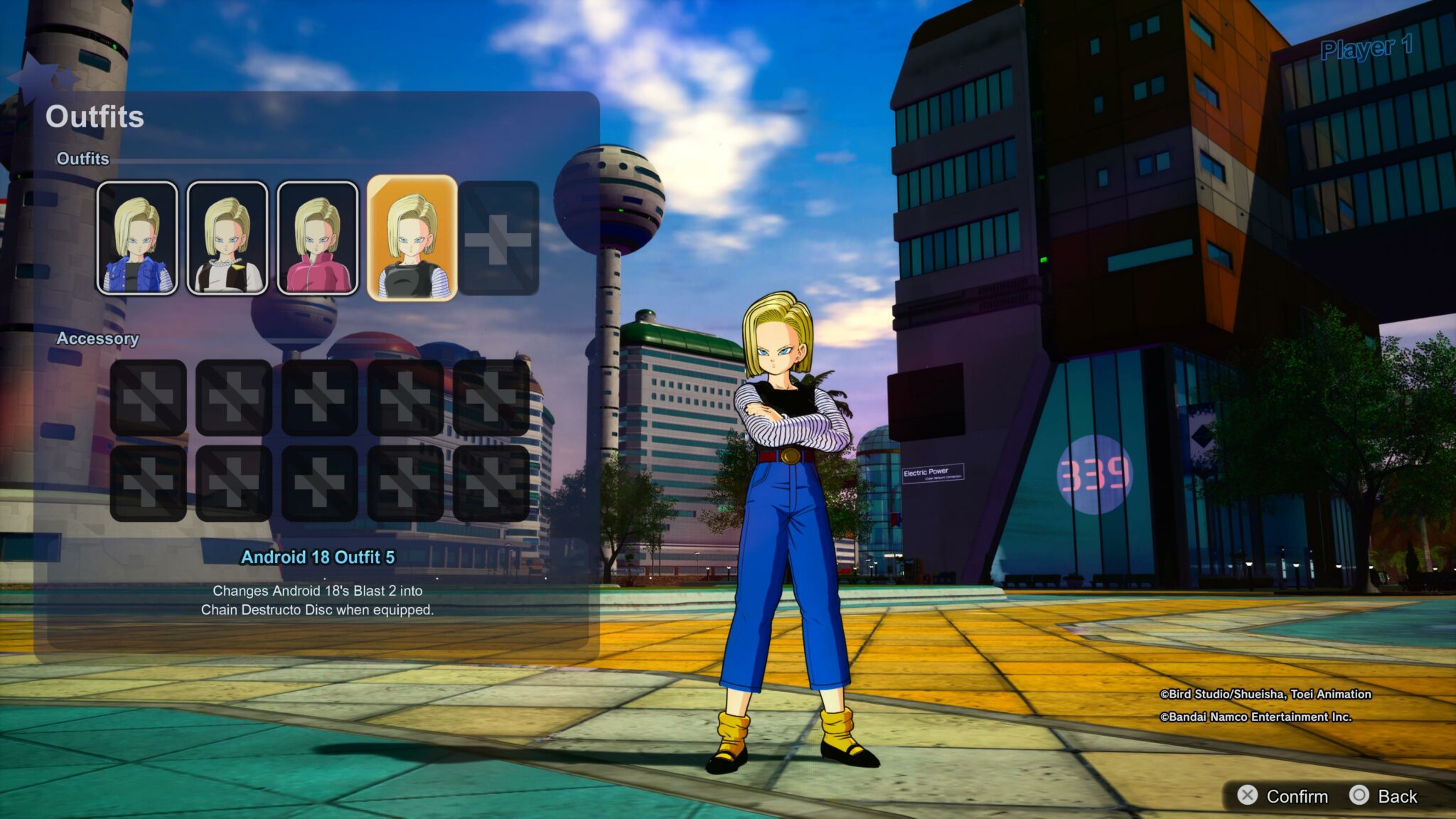Image resolution: width=1456 pixels, height=819 pixels.
Task: Pick the pink tracksuit outfit
Action: tap(318, 238)
